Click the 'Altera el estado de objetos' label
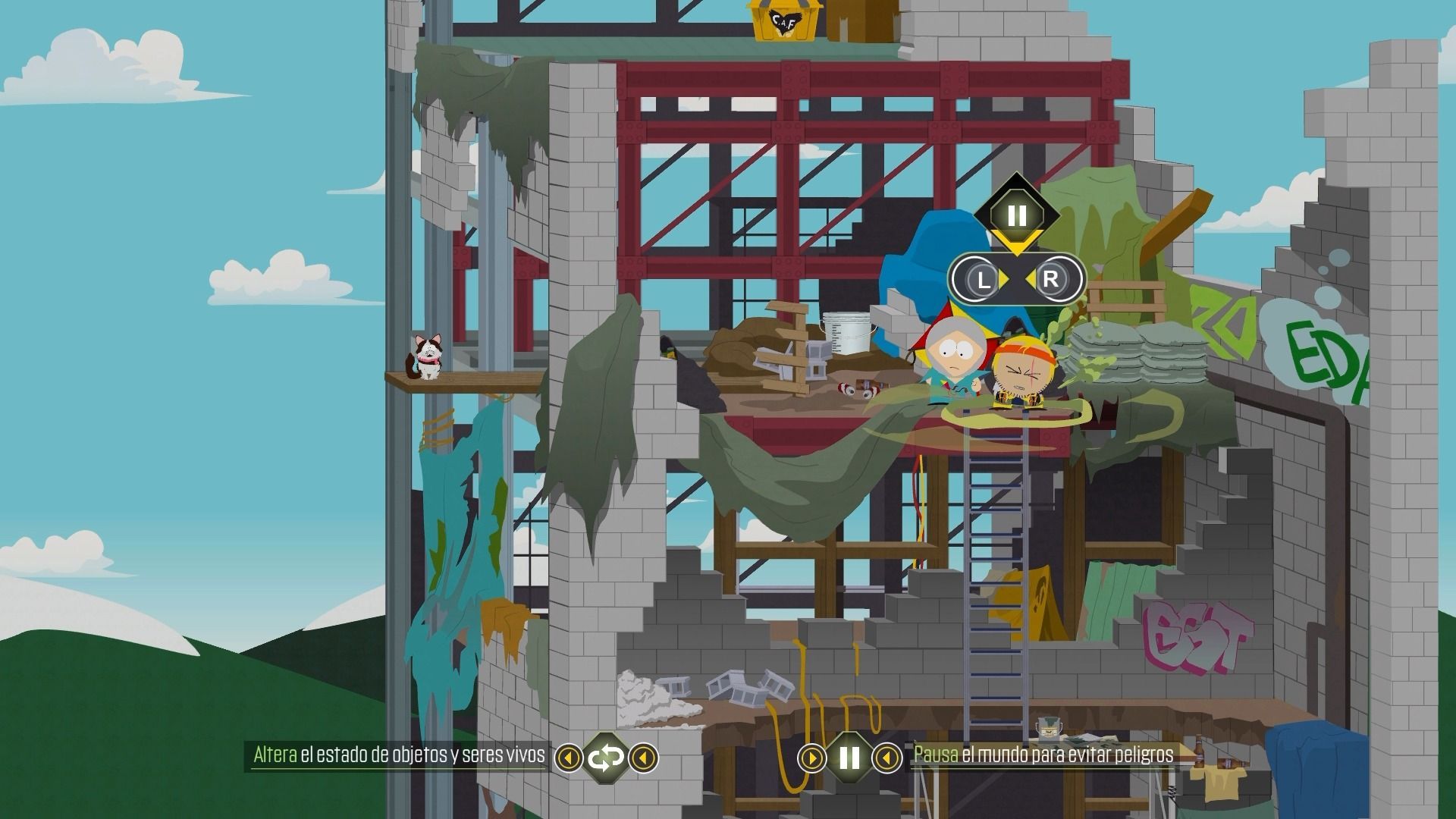 [399, 755]
